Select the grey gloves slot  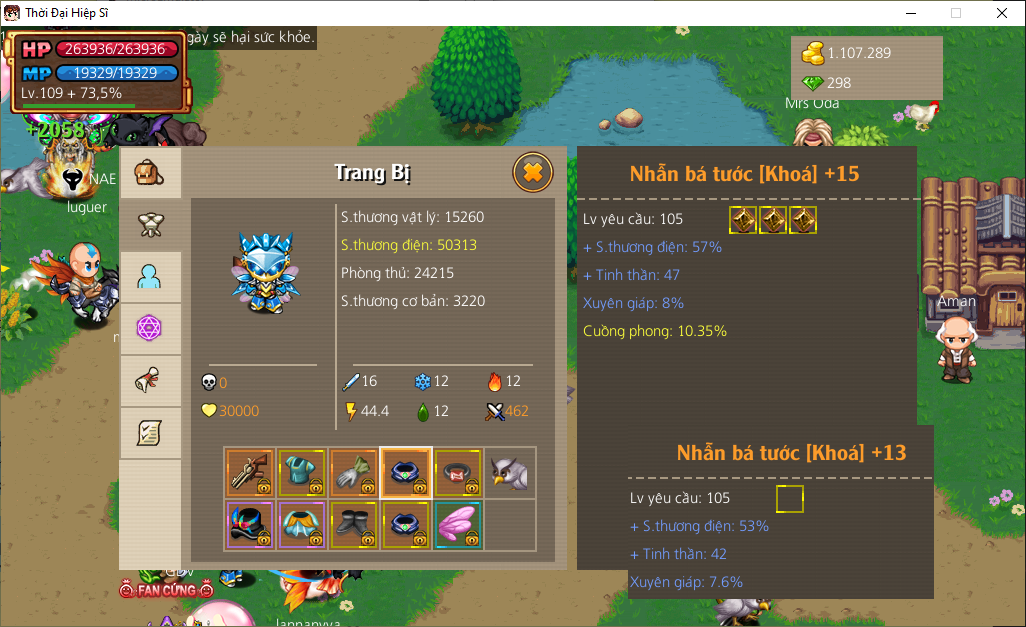[354, 473]
